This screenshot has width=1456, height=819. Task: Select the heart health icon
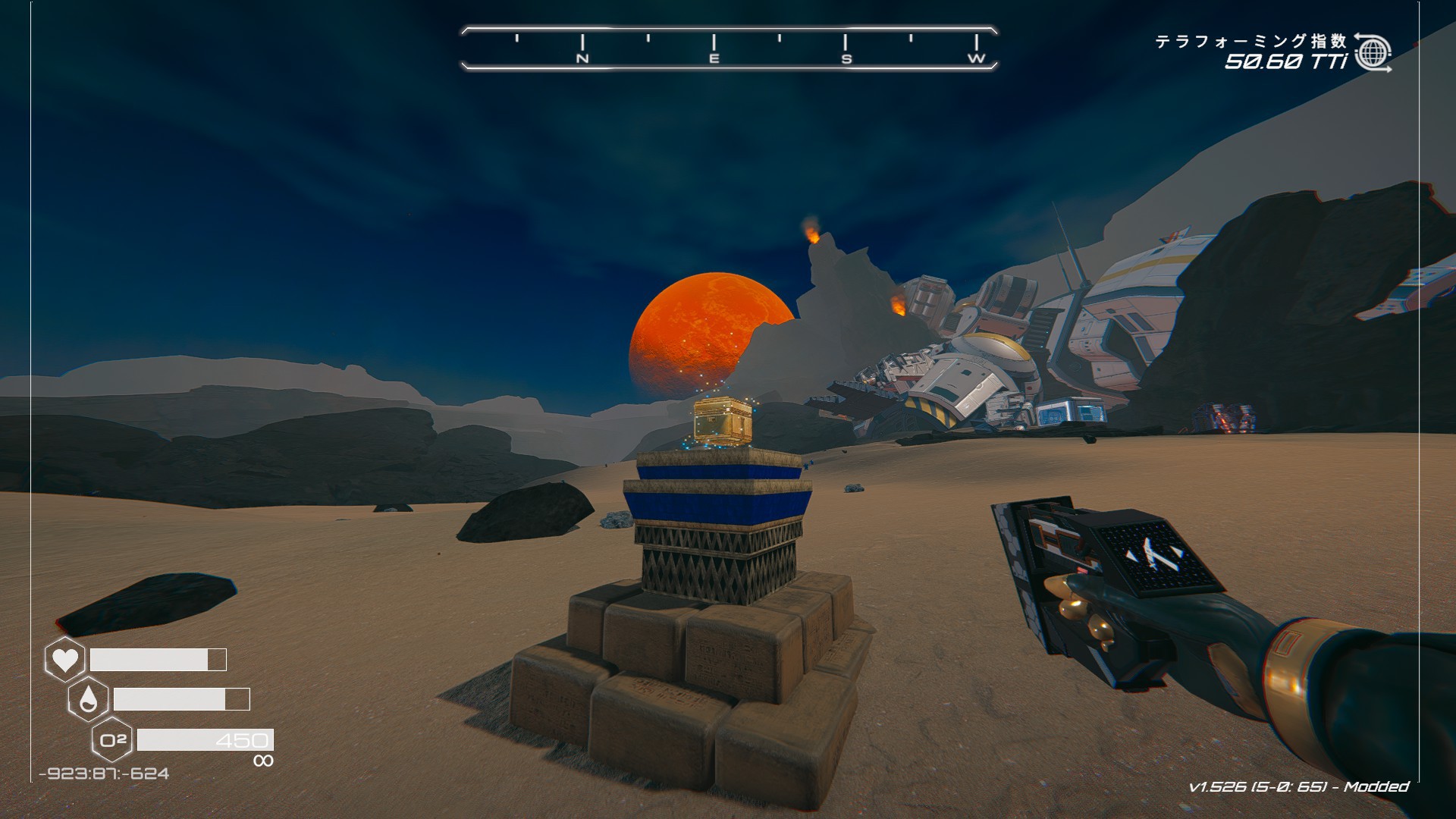pyautogui.click(x=64, y=659)
